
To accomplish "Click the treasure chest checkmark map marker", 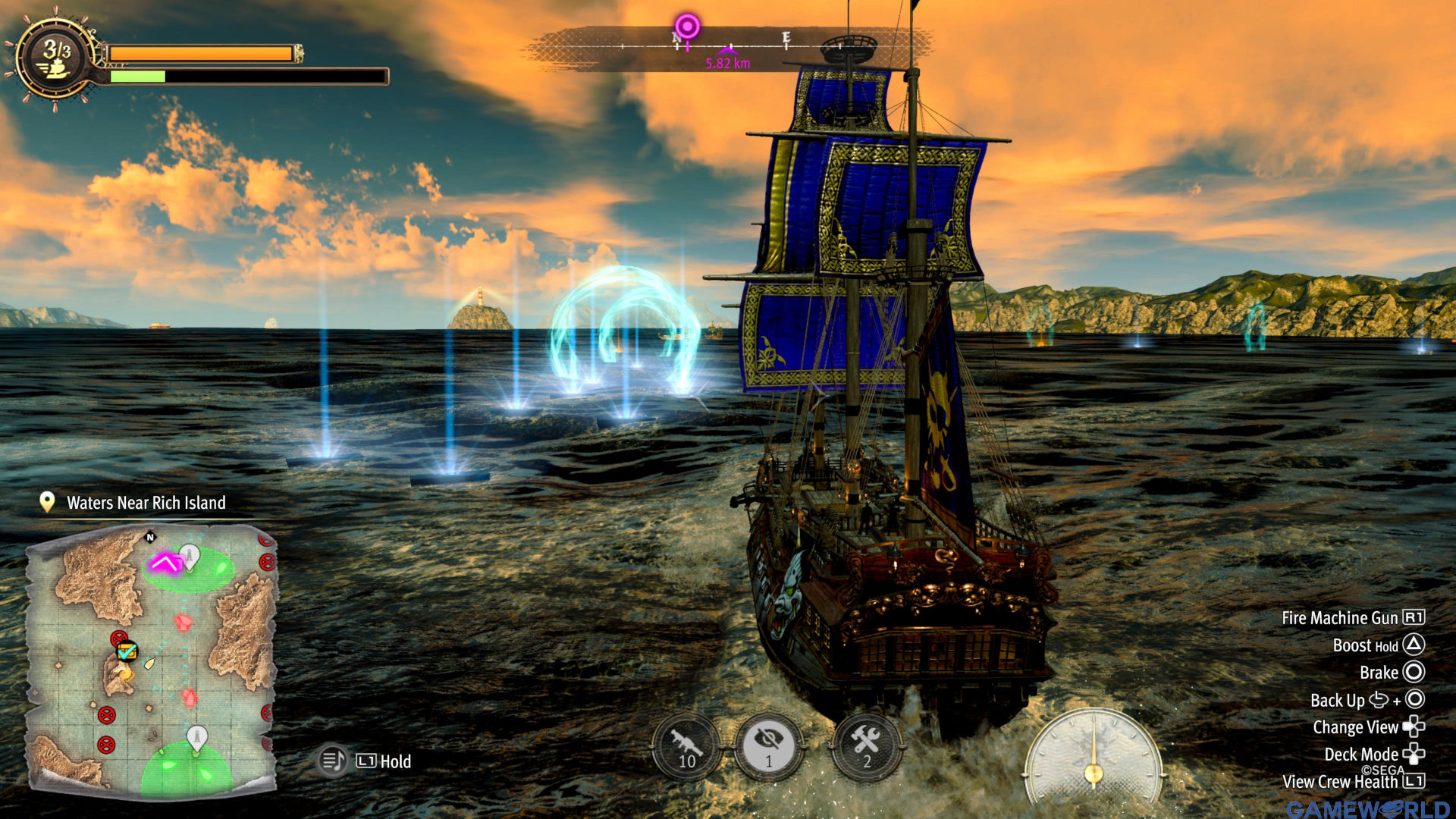I will coord(127,651).
